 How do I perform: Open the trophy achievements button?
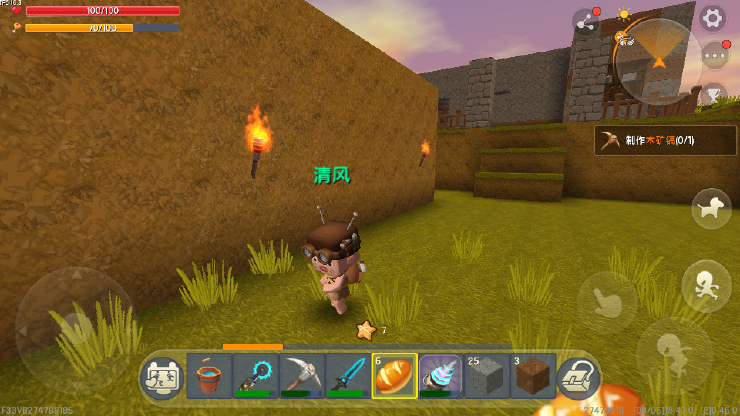713,96
